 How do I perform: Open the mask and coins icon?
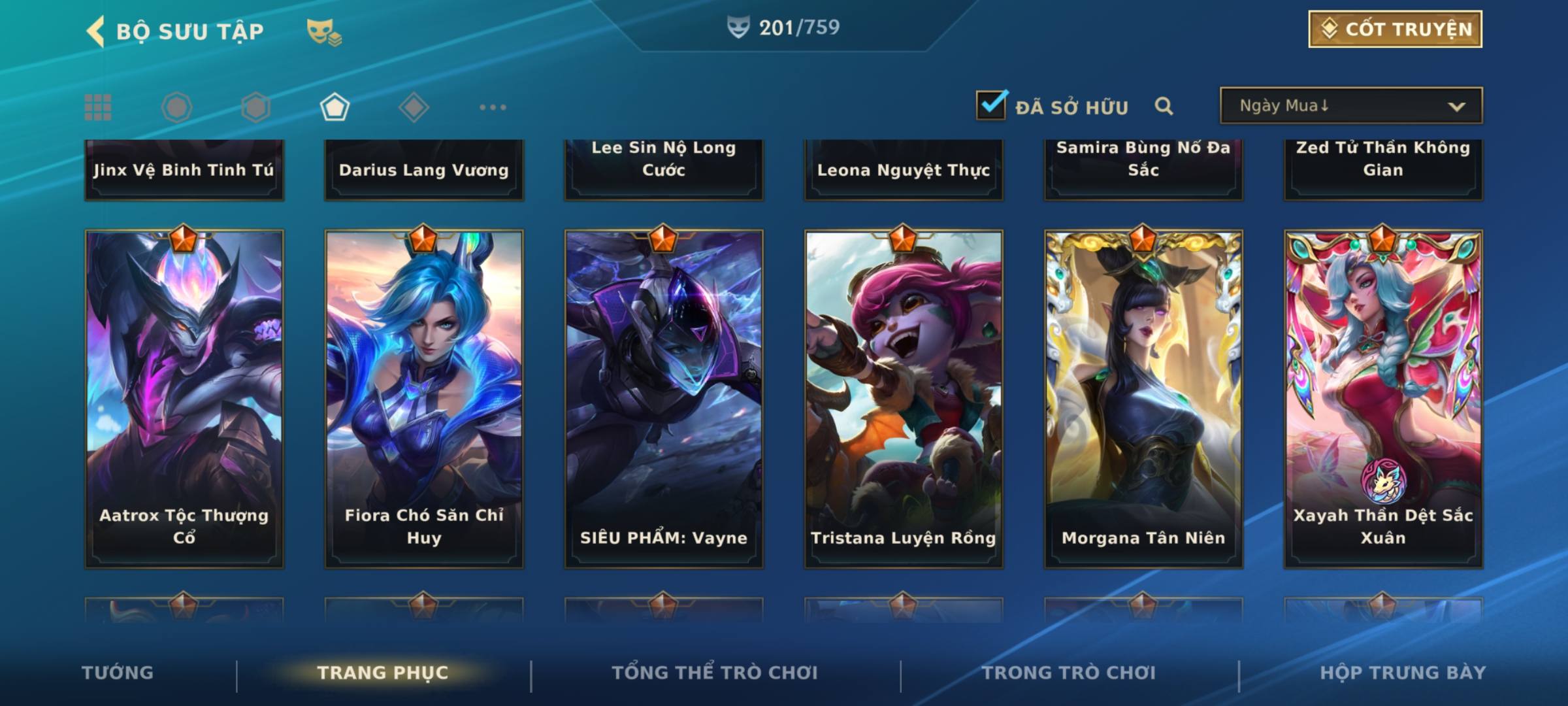coord(323,31)
